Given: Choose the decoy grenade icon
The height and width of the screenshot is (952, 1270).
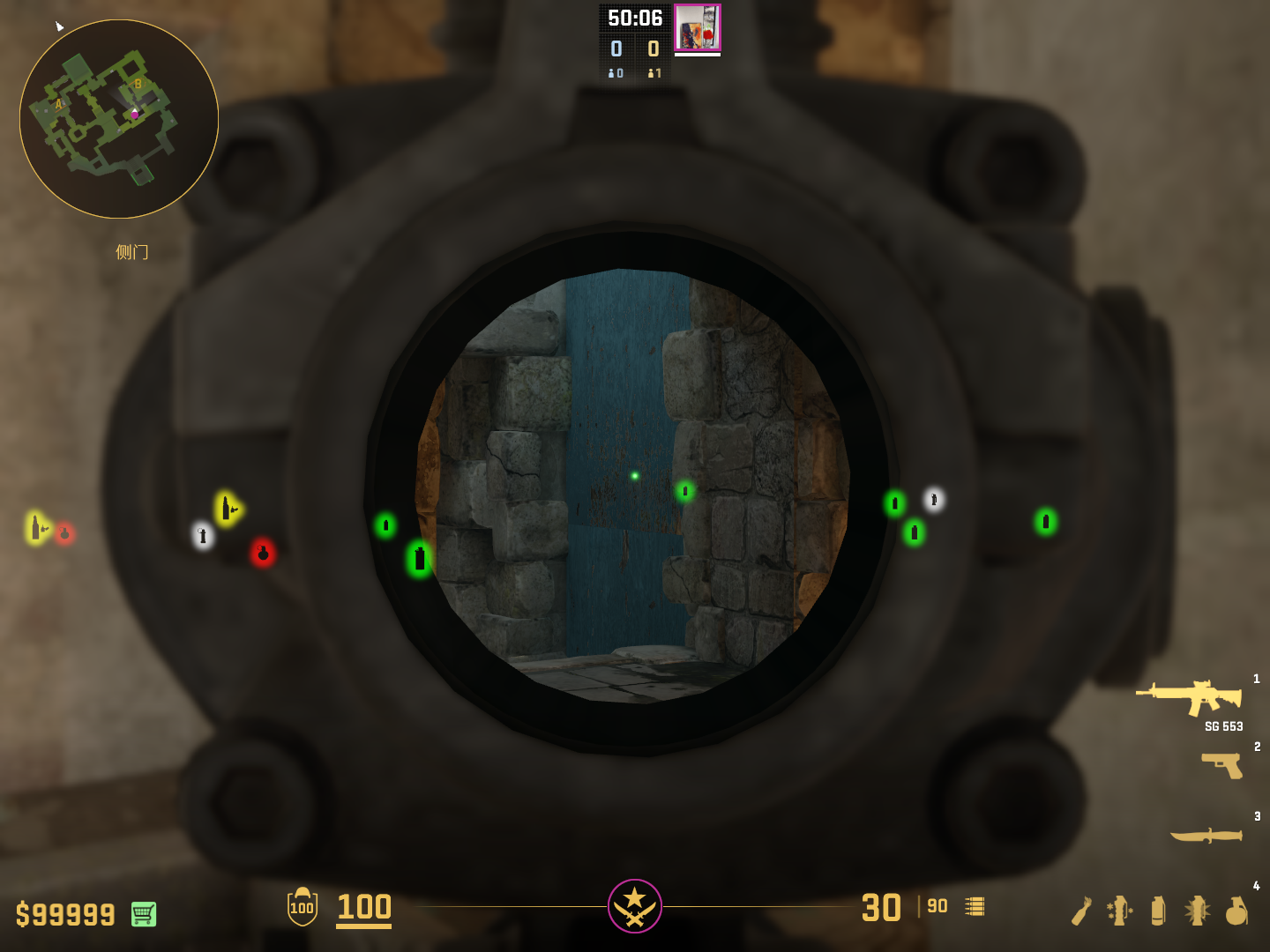Looking at the screenshot, I should click(1119, 911).
